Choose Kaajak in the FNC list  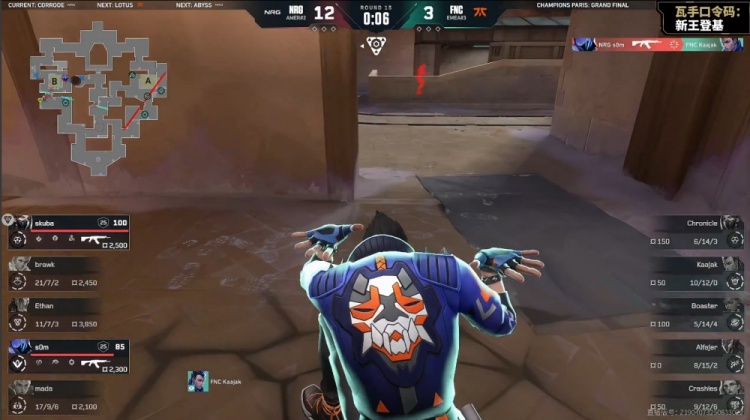695,273
